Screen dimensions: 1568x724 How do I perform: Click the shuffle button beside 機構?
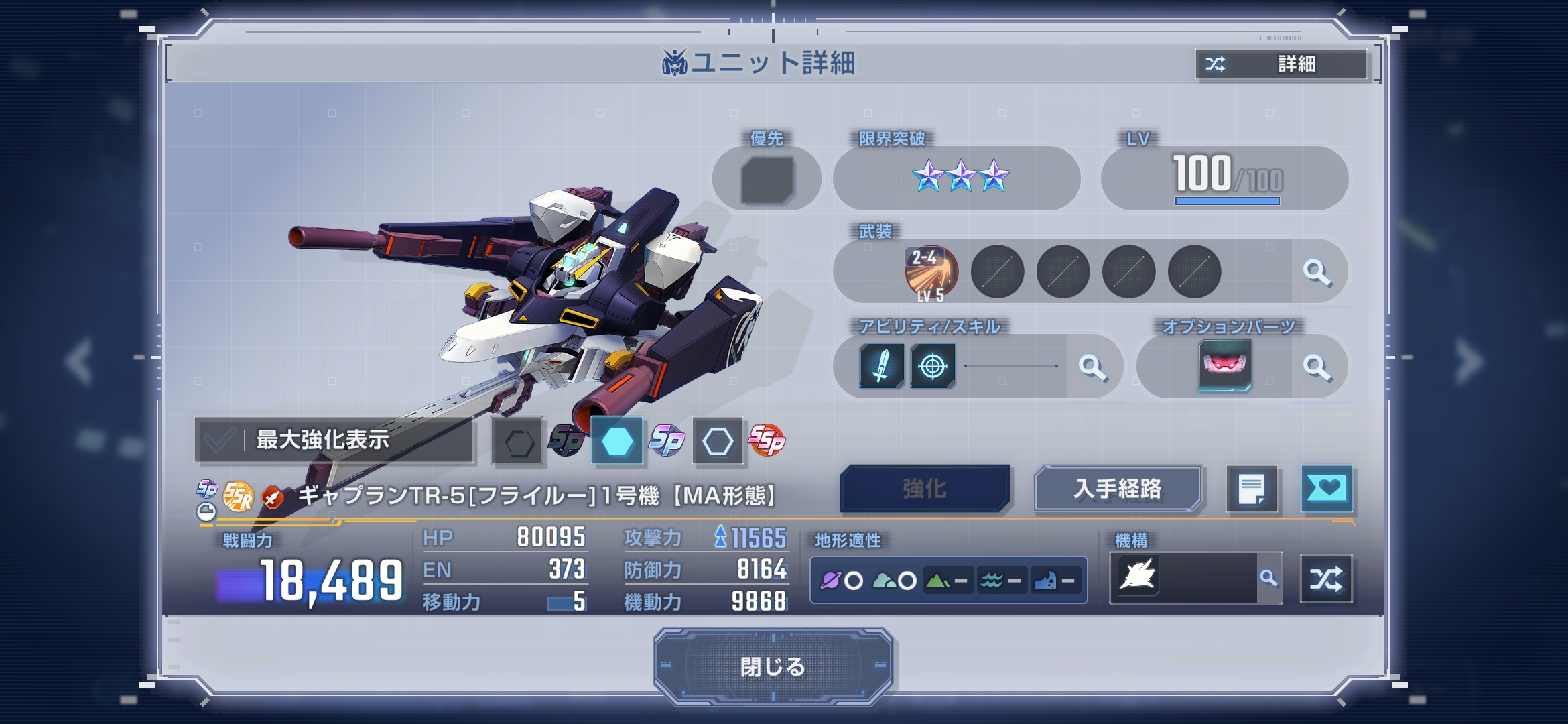(1326, 579)
